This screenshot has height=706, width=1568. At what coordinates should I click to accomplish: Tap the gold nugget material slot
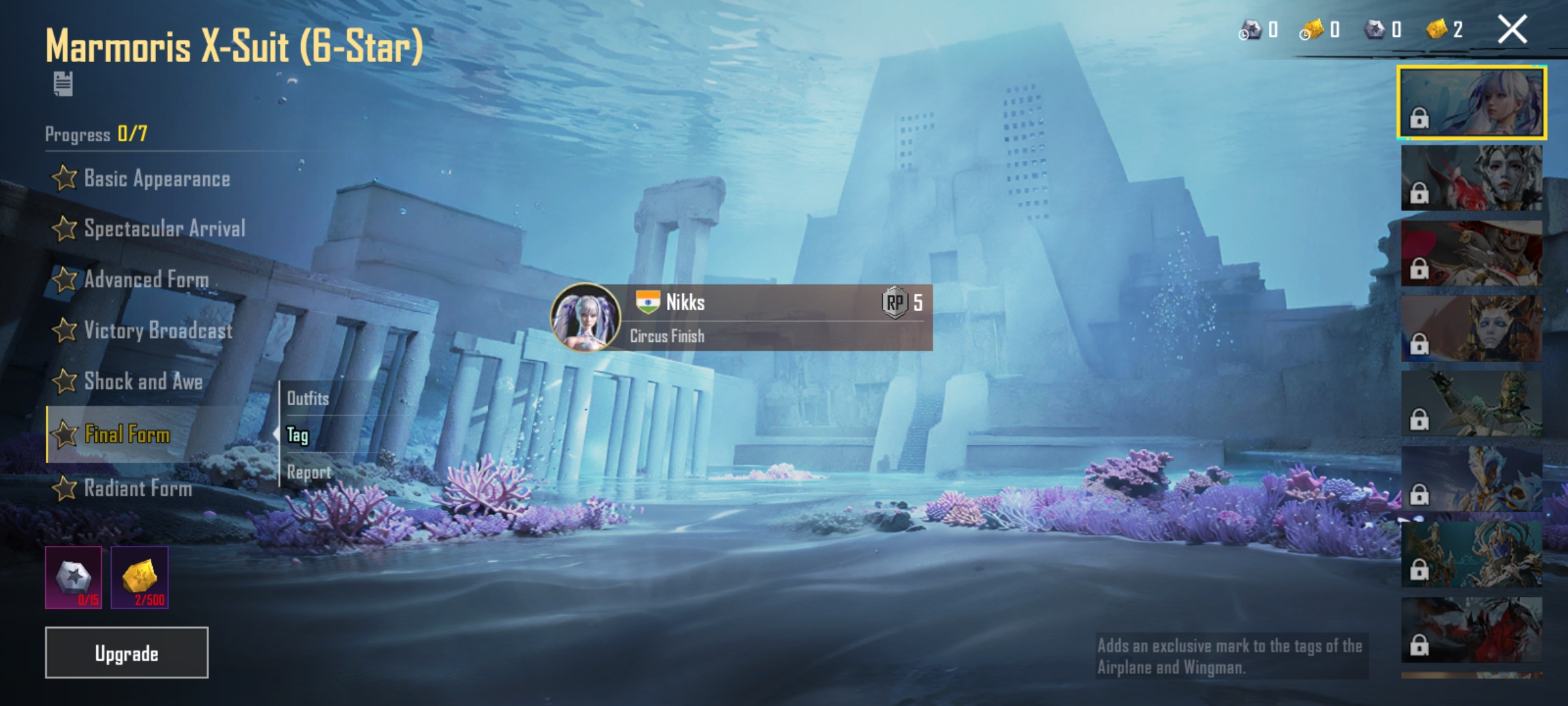139,578
